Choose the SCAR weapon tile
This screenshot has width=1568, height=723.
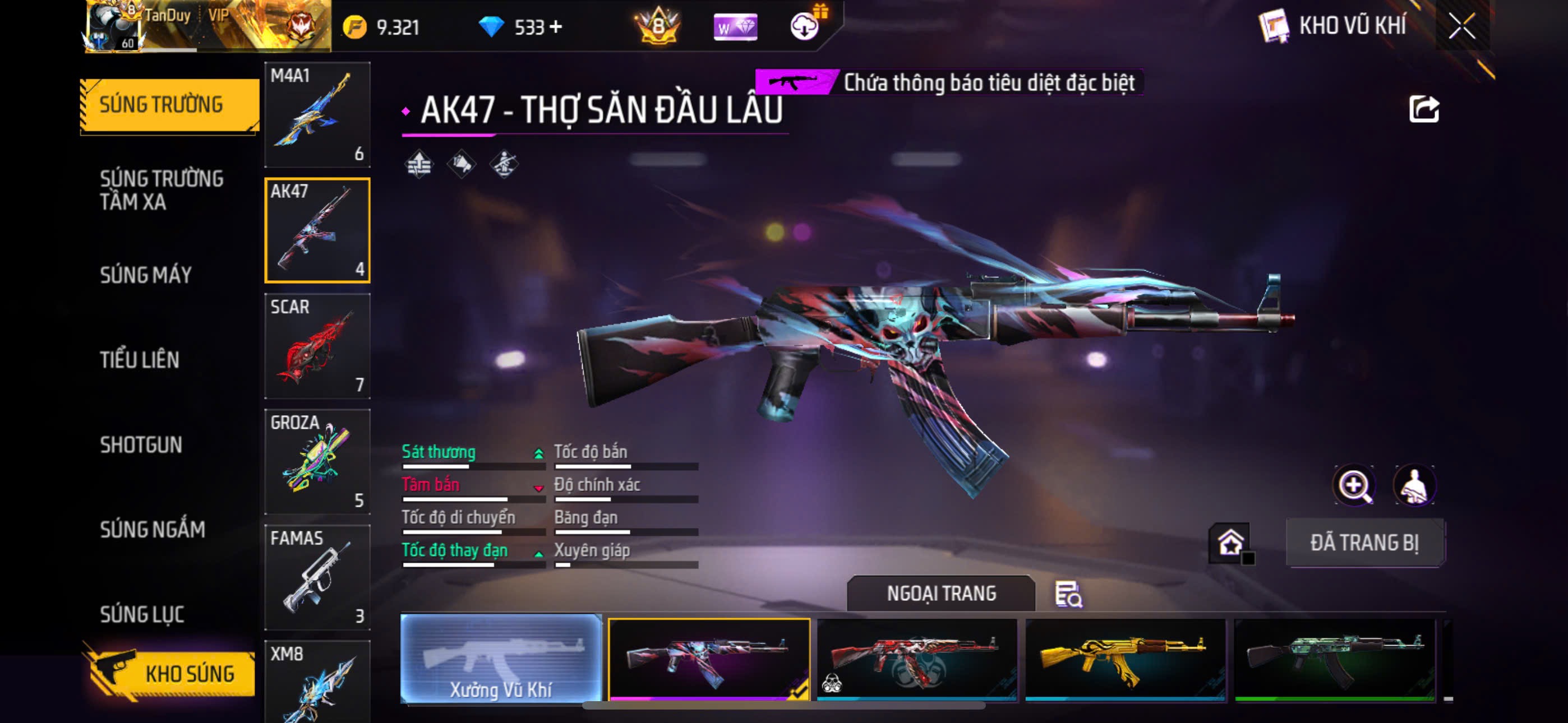tap(317, 346)
